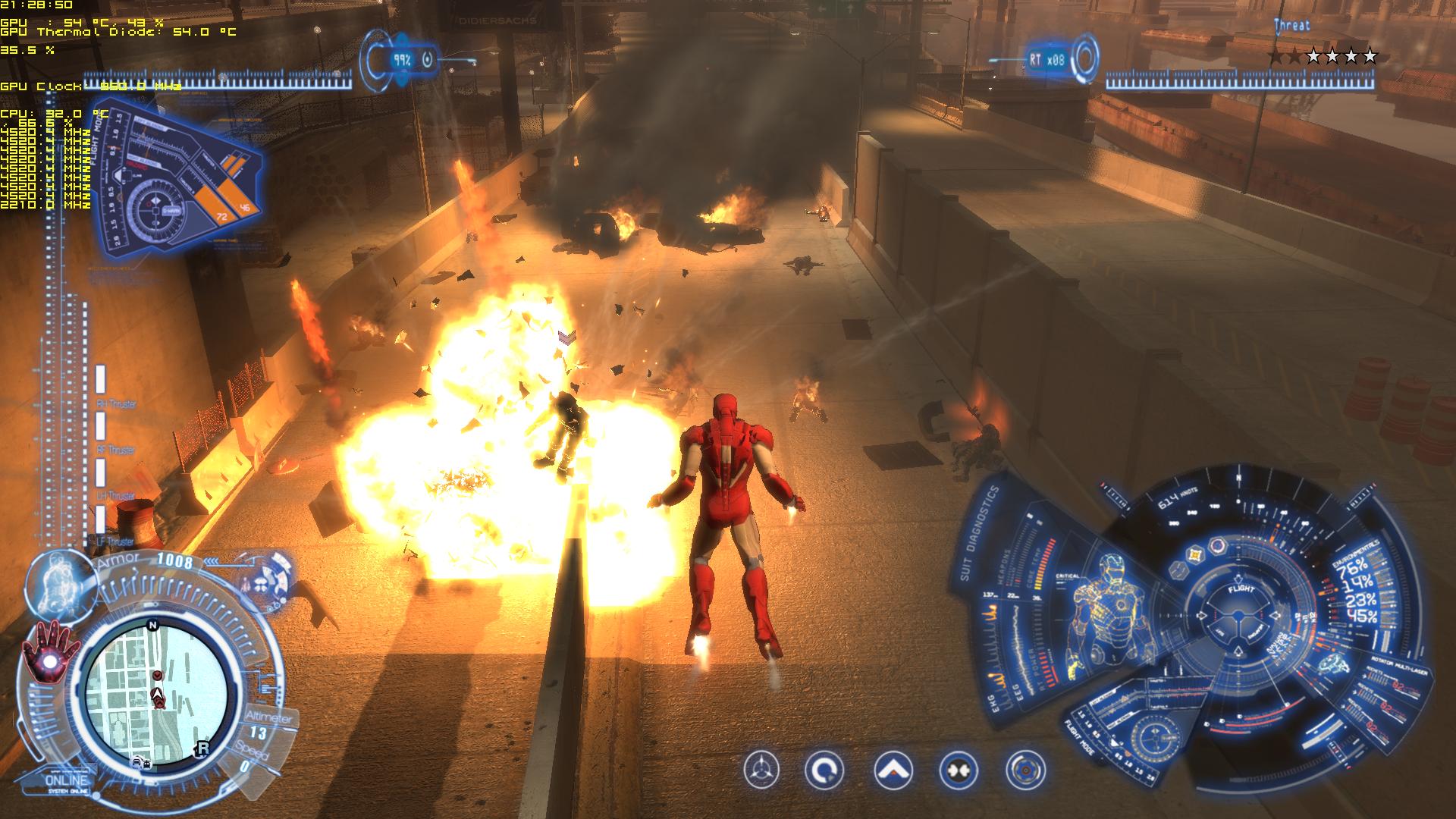Click the three-pointed star ability icon
1456x819 pixels.
click(761, 770)
